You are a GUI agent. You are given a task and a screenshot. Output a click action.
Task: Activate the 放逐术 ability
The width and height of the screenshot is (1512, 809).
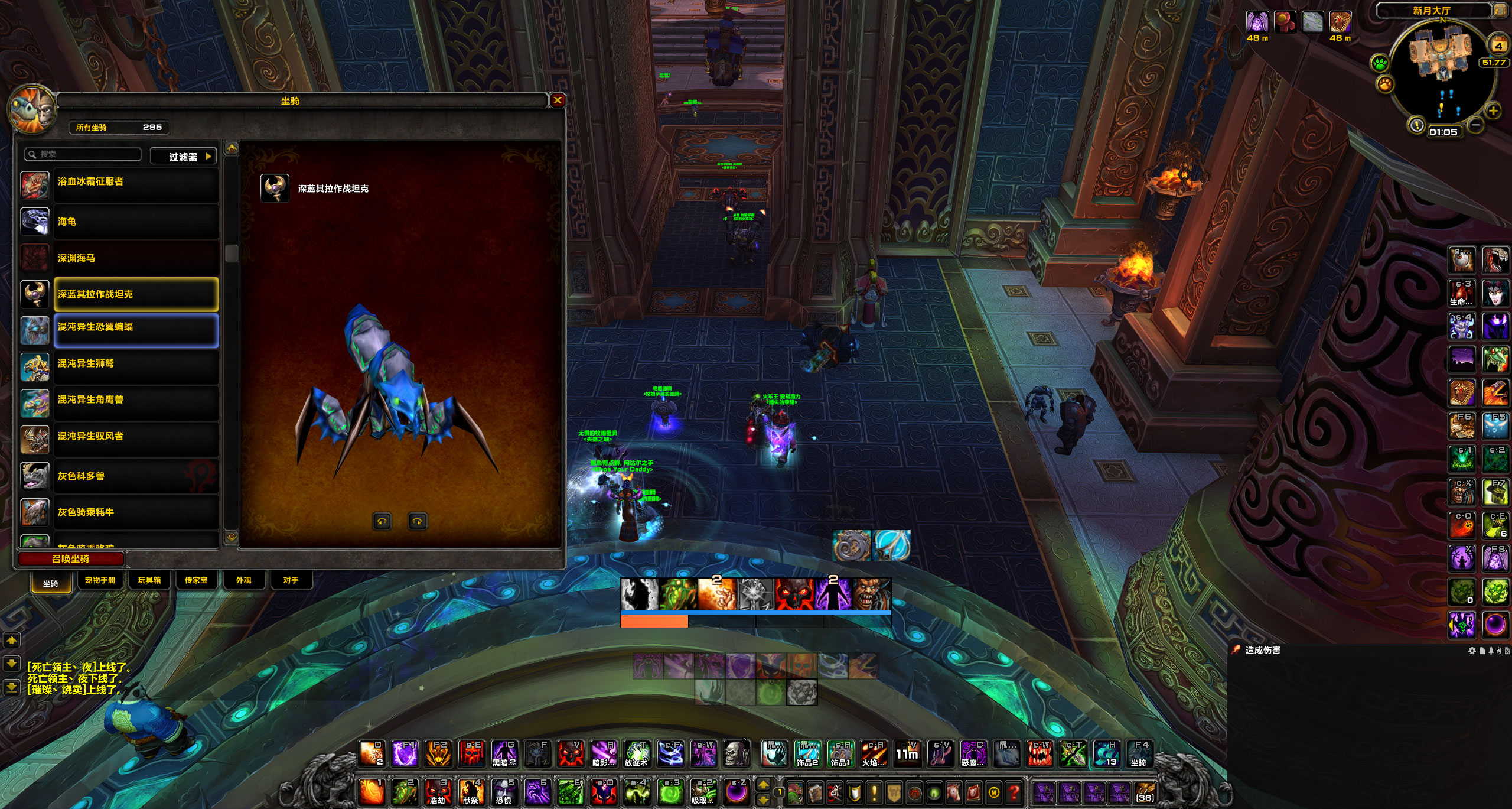[637, 754]
